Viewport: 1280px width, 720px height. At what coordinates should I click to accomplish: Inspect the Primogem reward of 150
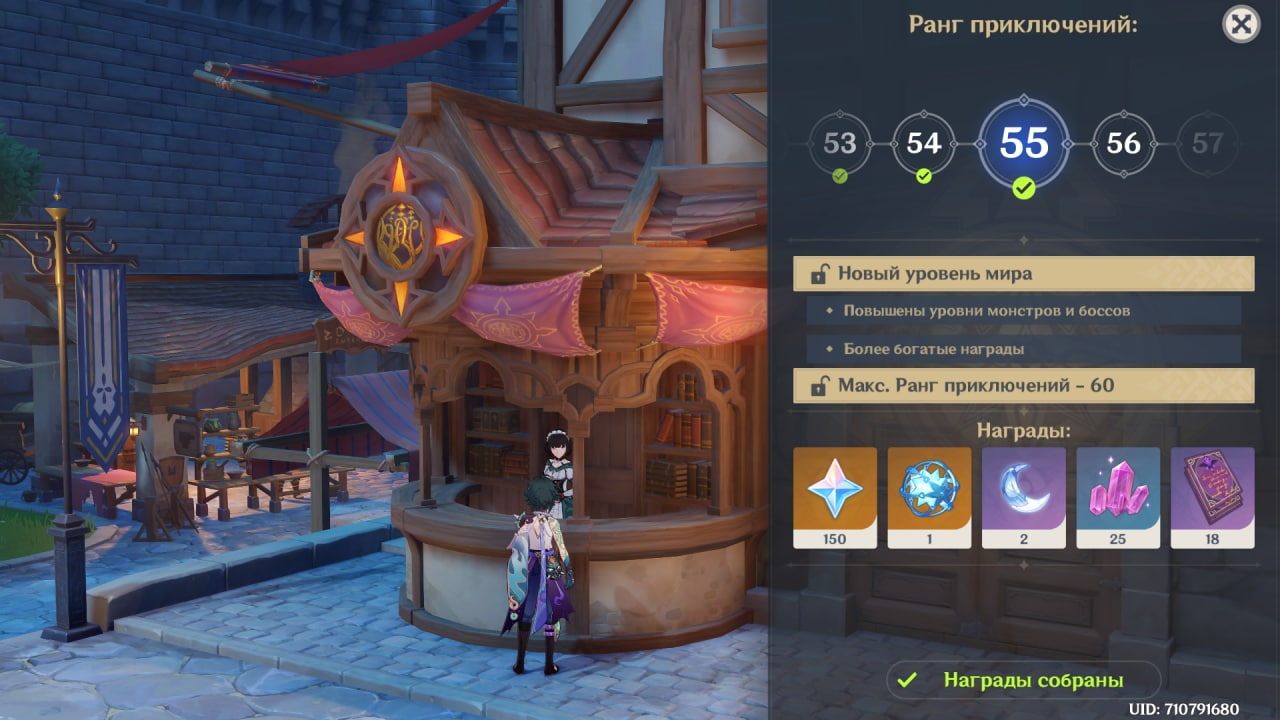835,497
